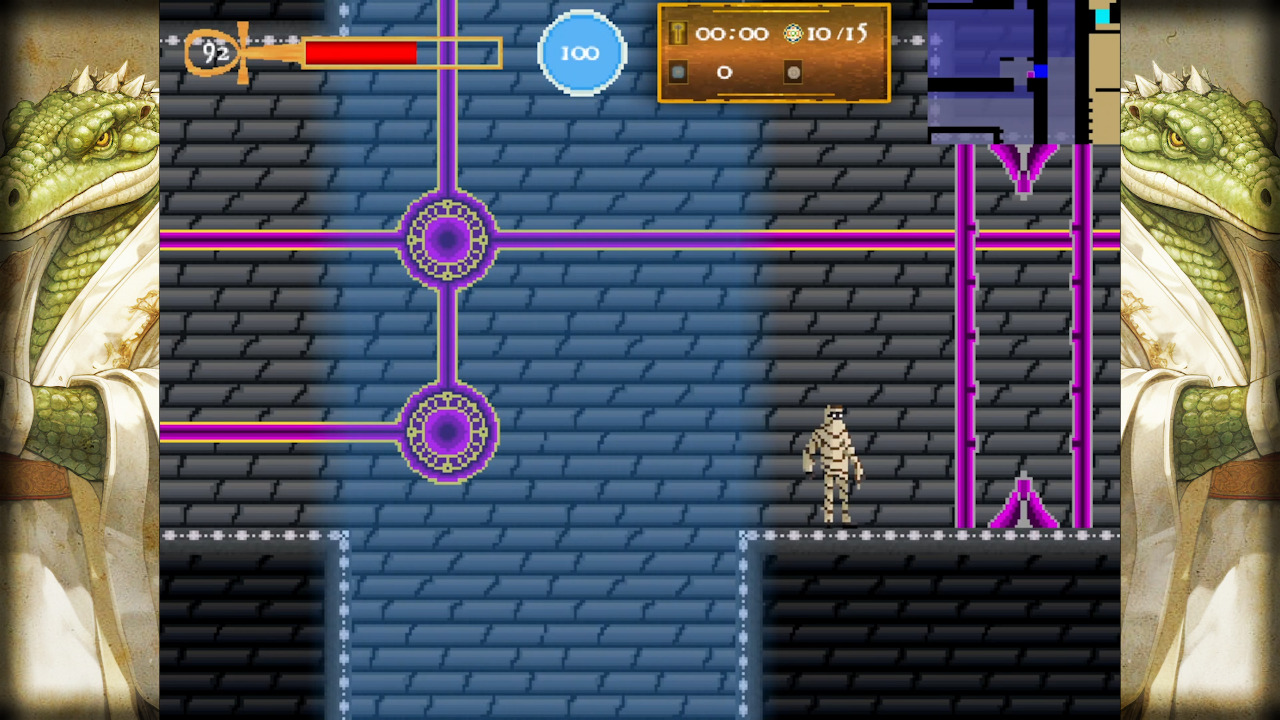Select the lower purple circuit node
Screen dimensions: 1280x720
447,432
